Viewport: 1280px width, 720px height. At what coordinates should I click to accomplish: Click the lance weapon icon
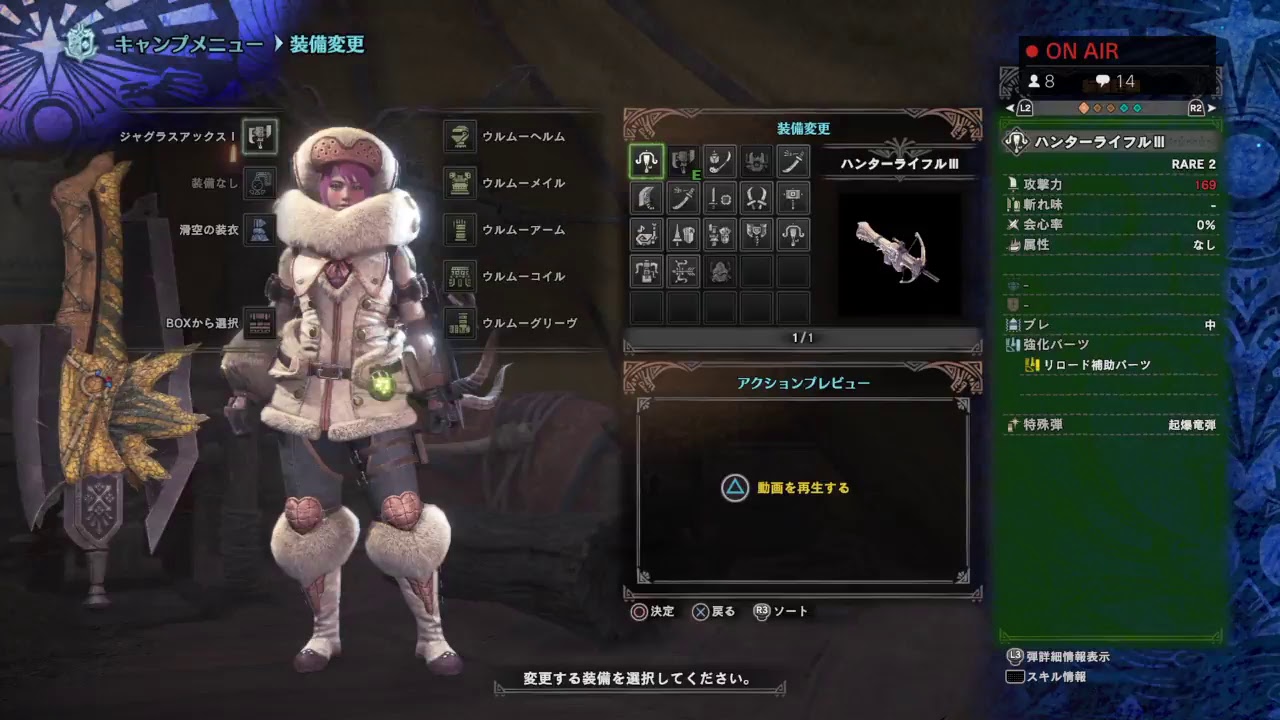[x=684, y=235]
